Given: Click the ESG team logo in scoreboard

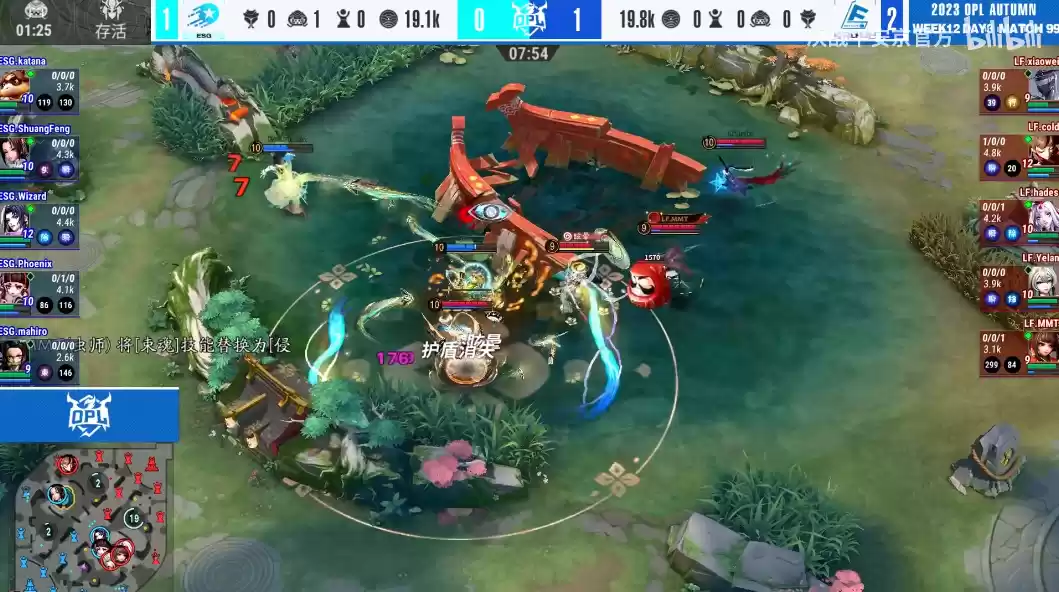Looking at the screenshot, I should 204,20.
